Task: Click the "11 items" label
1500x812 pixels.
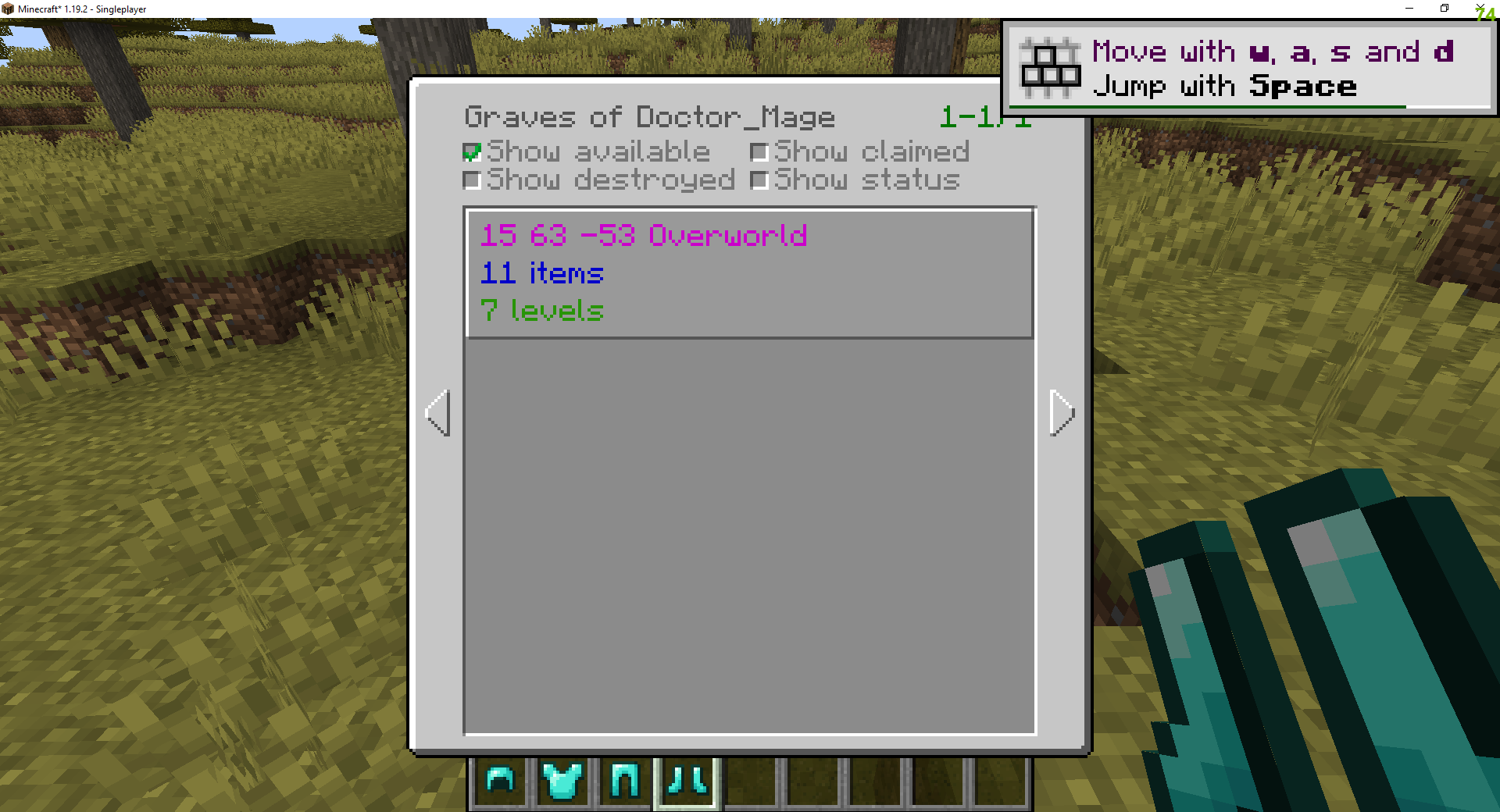Action: [541, 273]
